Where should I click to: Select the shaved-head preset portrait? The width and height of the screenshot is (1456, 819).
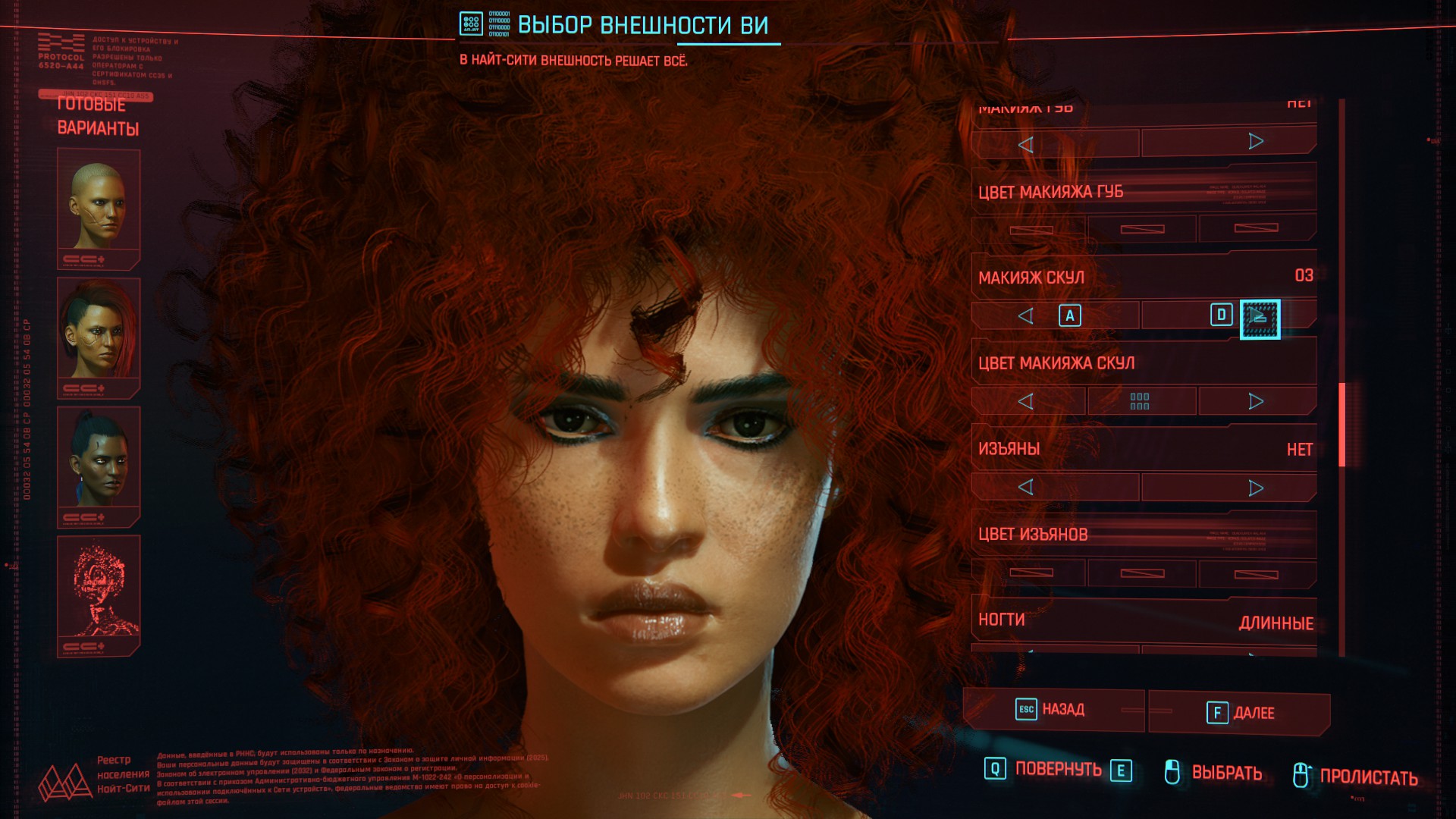(99, 206)
